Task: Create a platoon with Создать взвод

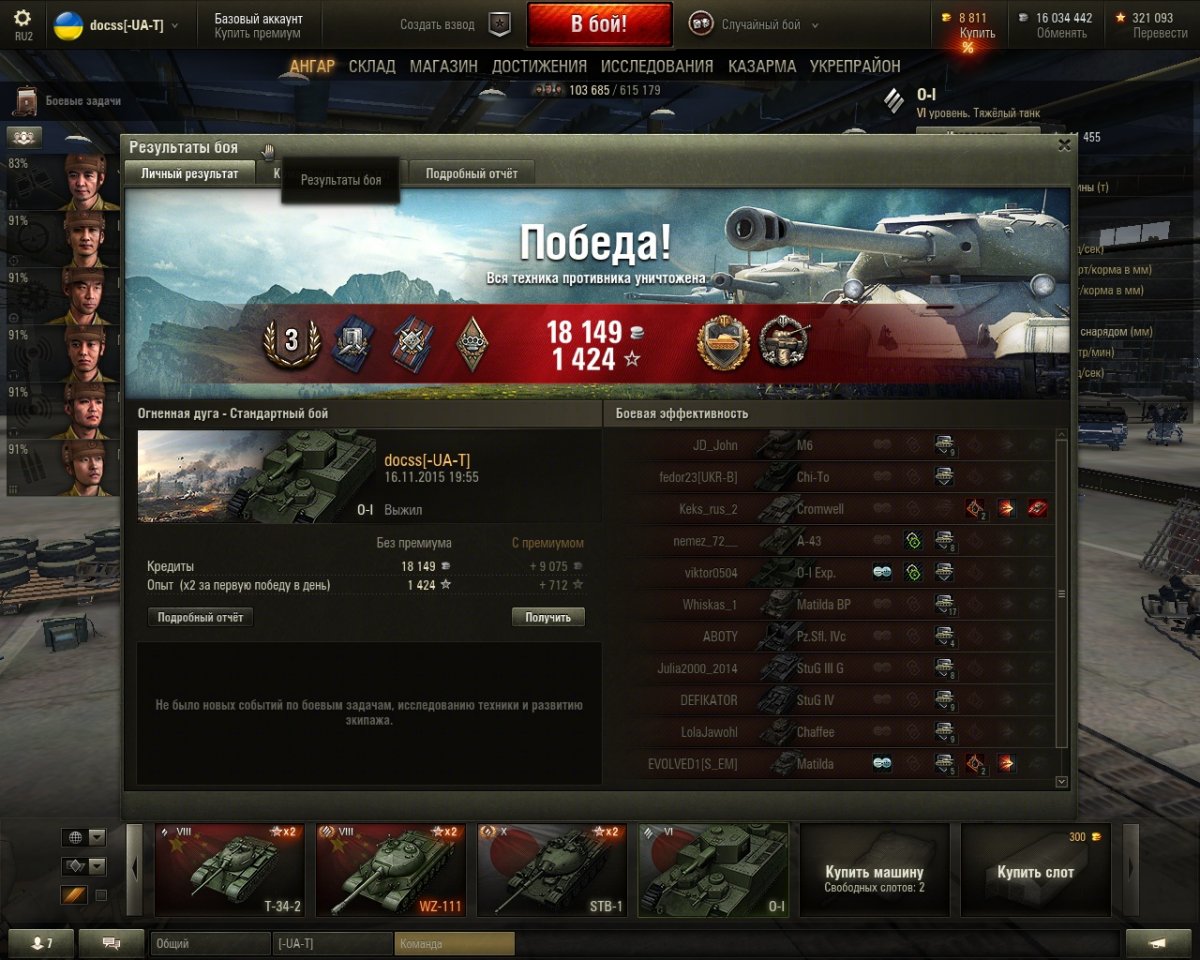Action: point(456,25)
